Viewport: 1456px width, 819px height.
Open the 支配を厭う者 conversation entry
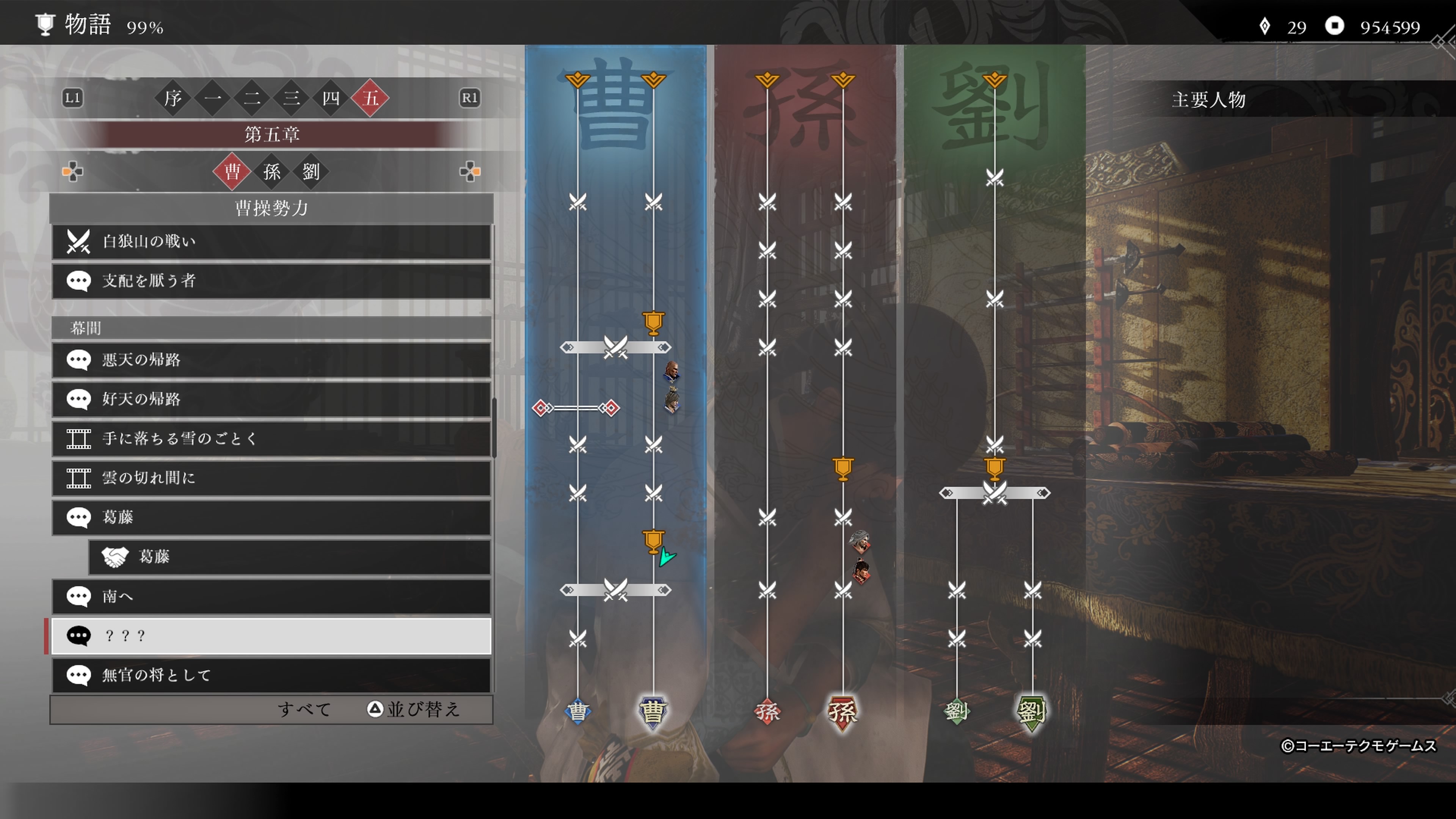point(271,281)
